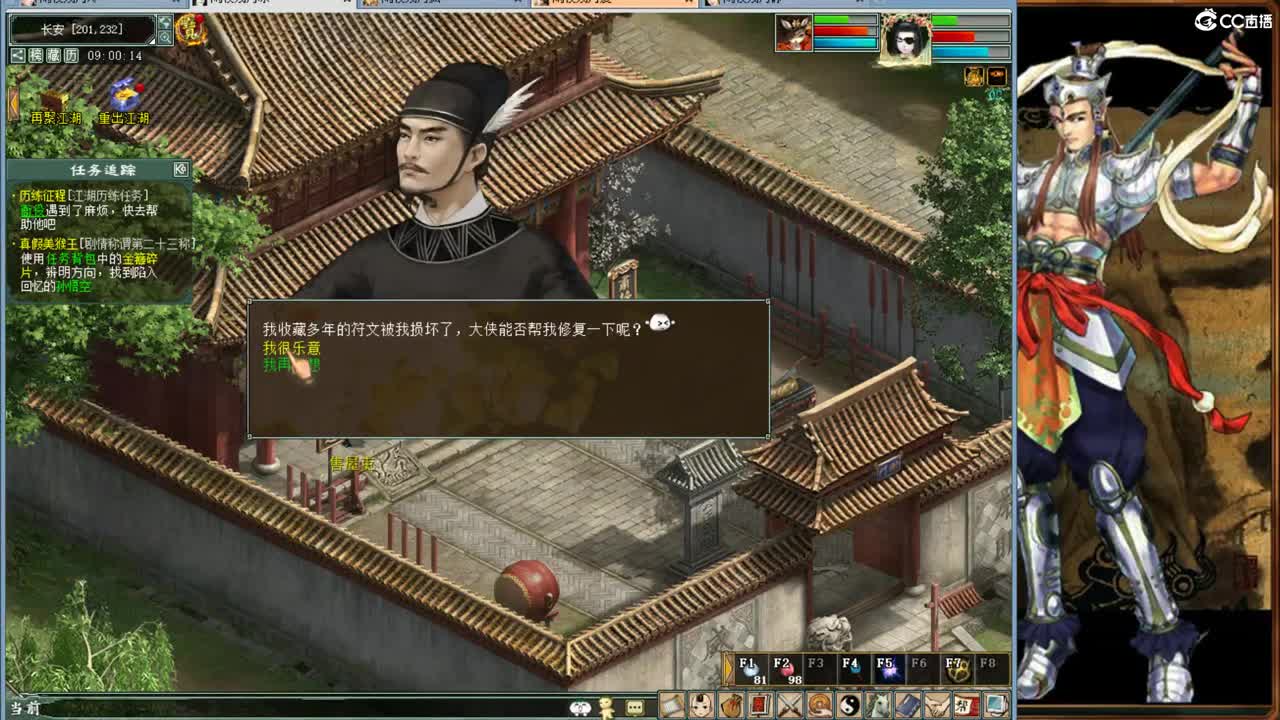The width and height of the screenshot is (1280, 720).
Task: Collapse the 任务追踪 quest tracker panel
Action: click(x=181, y=169)
